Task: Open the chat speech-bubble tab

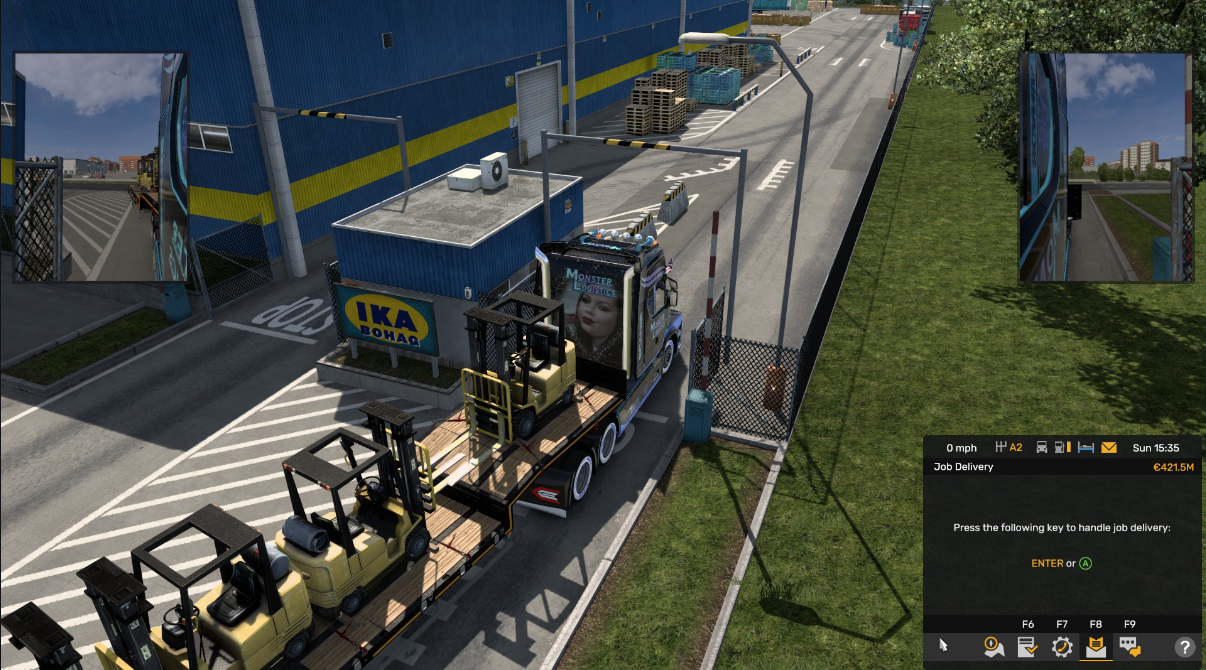Action: tap(1129, 647)
